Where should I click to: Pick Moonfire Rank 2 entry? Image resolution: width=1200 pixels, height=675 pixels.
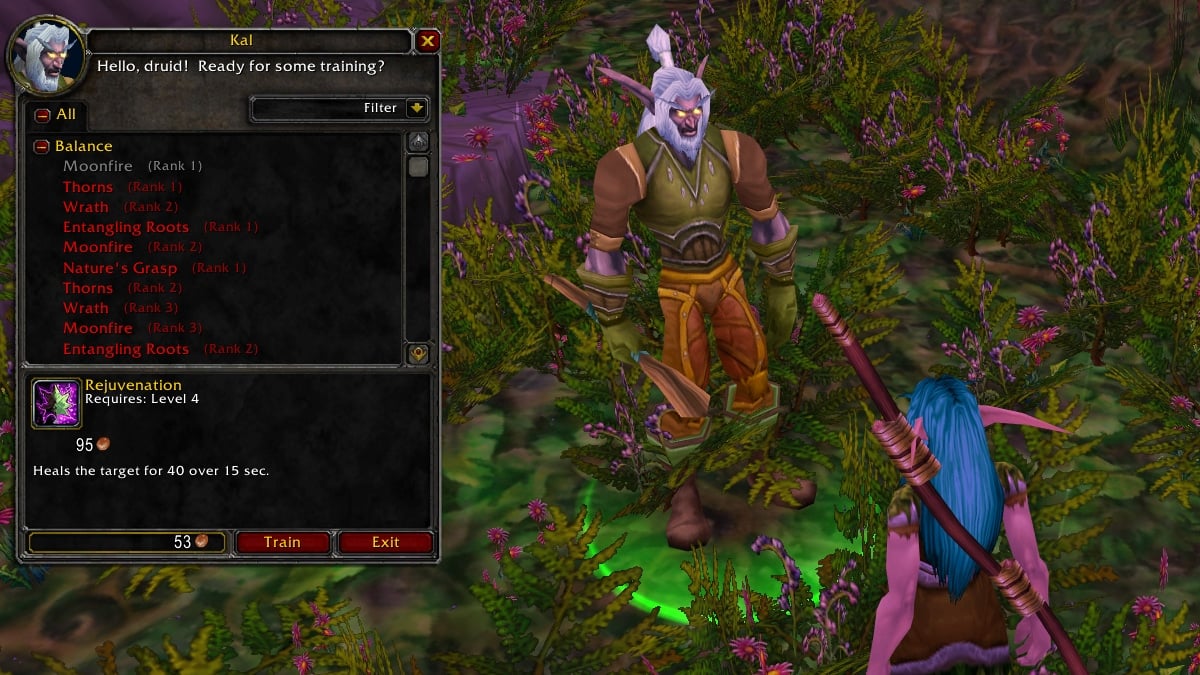[x=98, y=247]
